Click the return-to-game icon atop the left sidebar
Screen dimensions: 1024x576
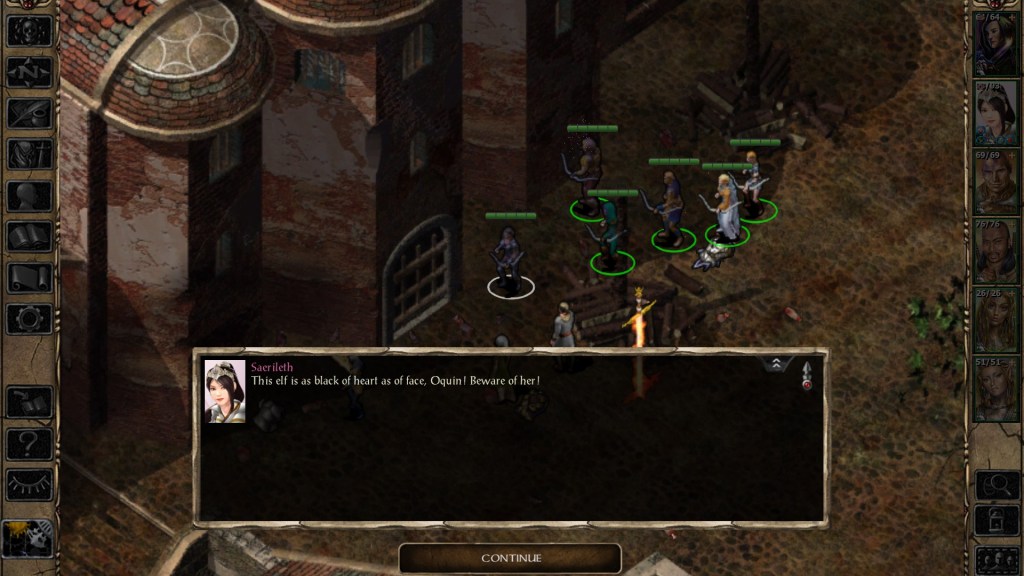[29, 31]
